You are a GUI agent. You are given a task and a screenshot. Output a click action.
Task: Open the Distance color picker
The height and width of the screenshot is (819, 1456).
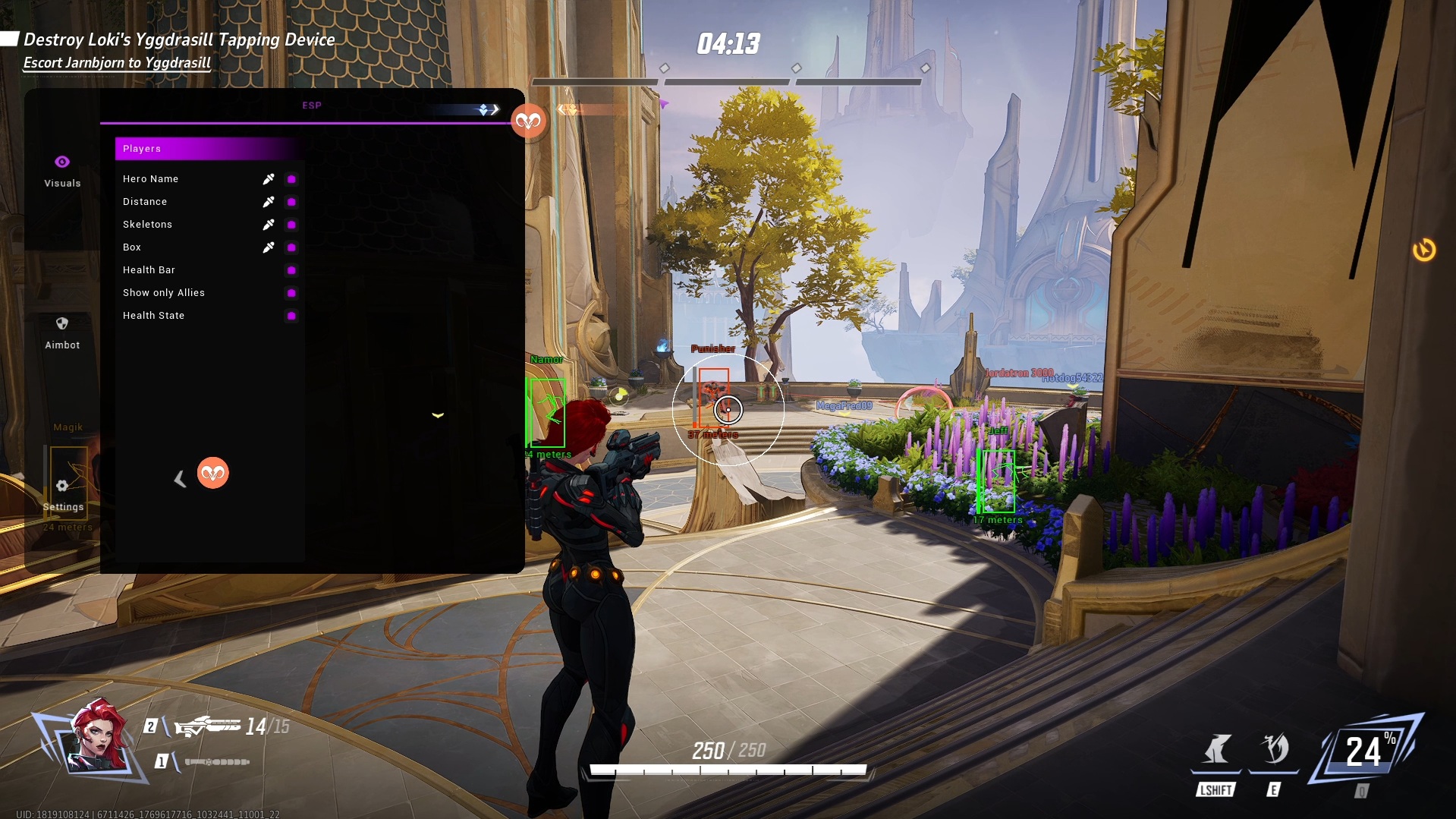coord(269,202)
